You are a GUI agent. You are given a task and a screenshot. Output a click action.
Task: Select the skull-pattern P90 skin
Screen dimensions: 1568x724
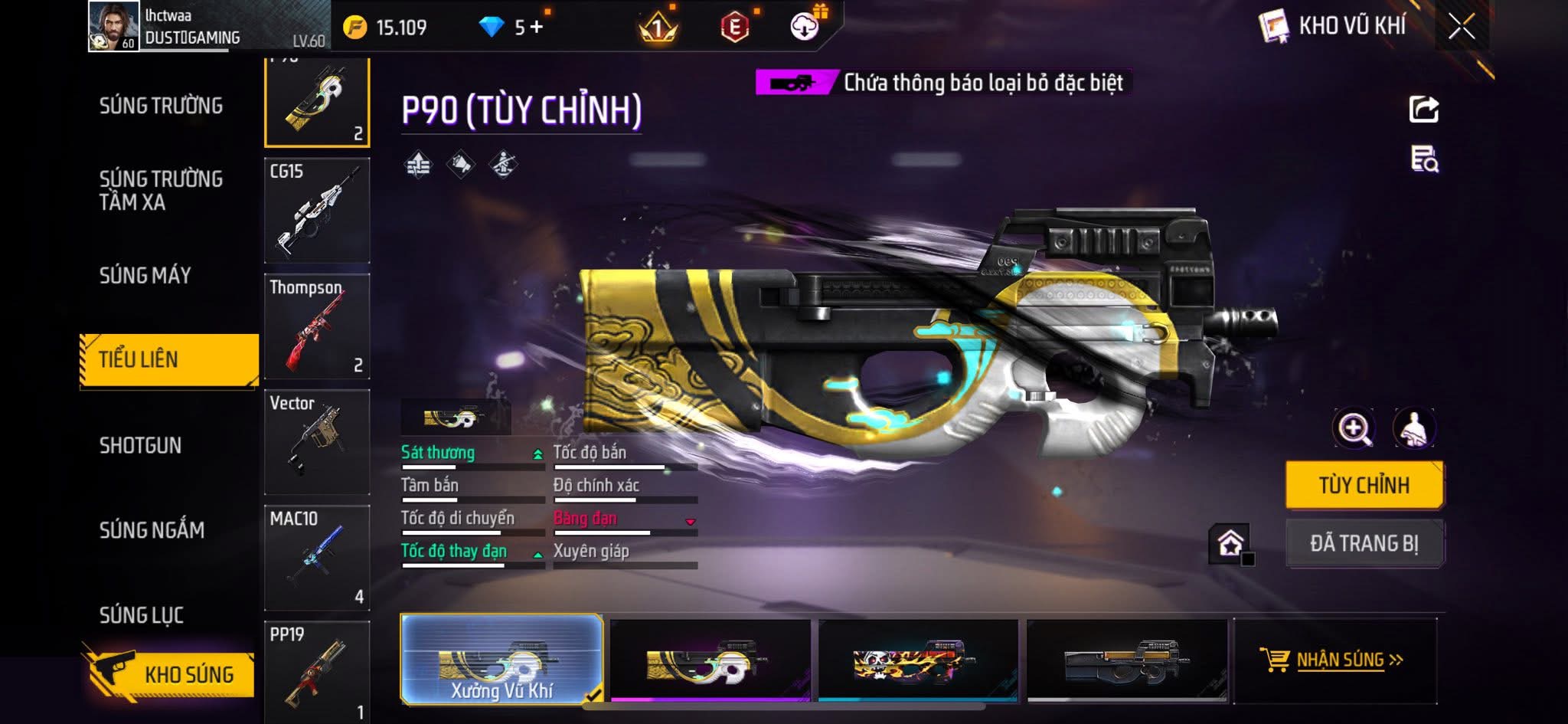coord(919,661)
